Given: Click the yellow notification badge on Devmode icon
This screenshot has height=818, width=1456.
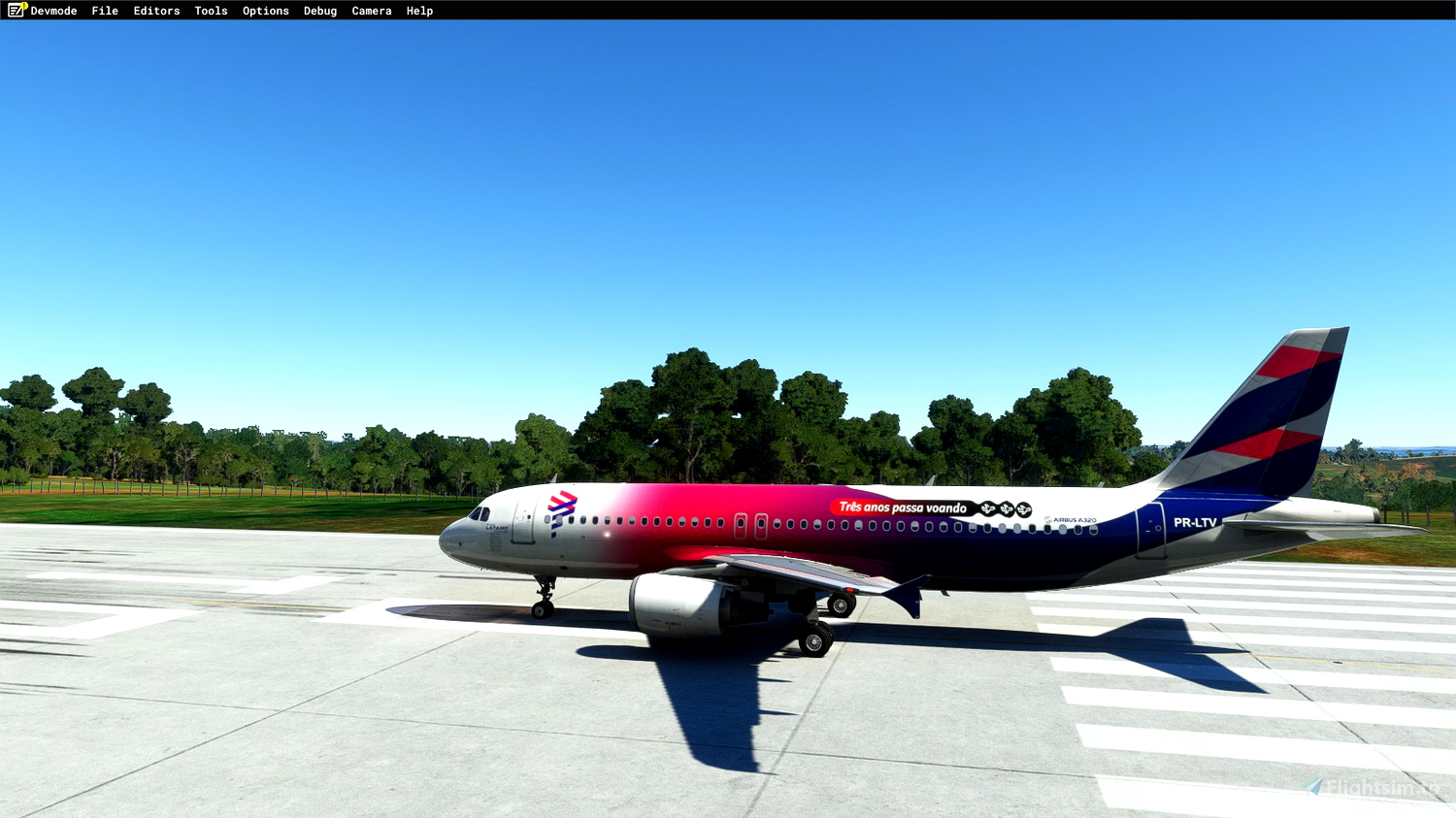Looking at the screenshot, I should (x=22, y=5).
